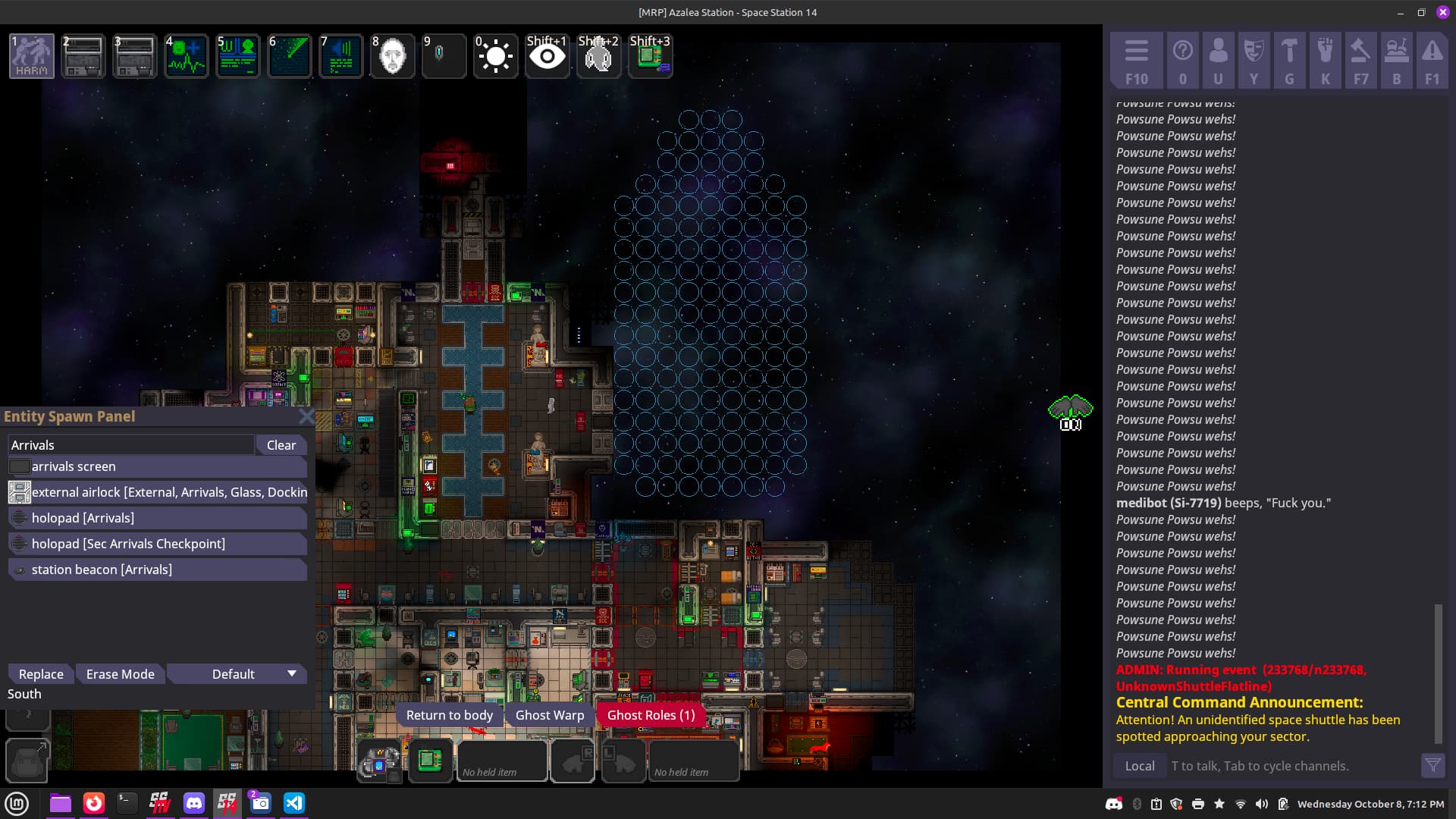1456x819 pixels.
Task: Clear the entity search field
Action: click(x=281, y=445)
